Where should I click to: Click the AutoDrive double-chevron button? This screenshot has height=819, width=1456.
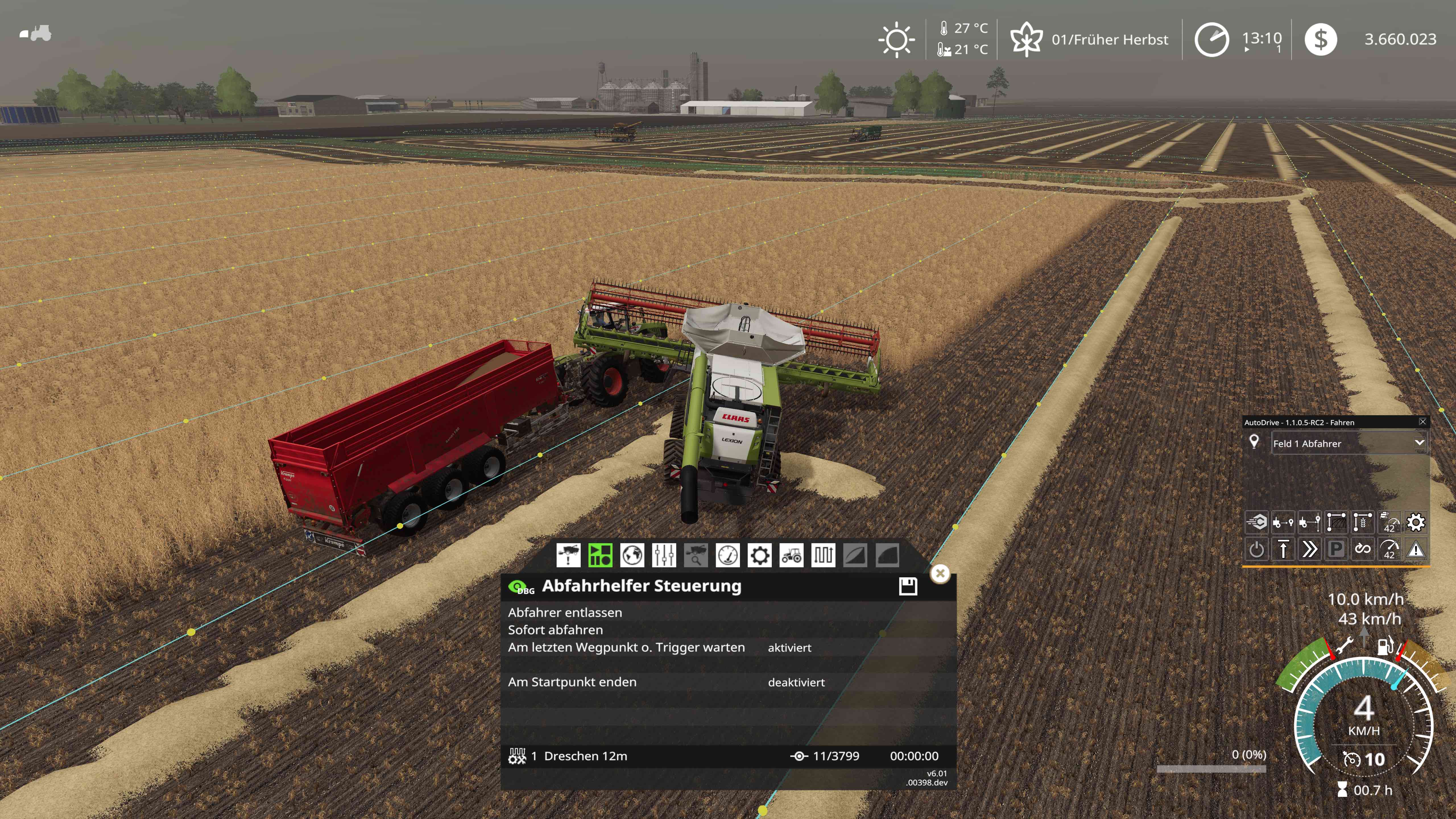click(1309, 549)
